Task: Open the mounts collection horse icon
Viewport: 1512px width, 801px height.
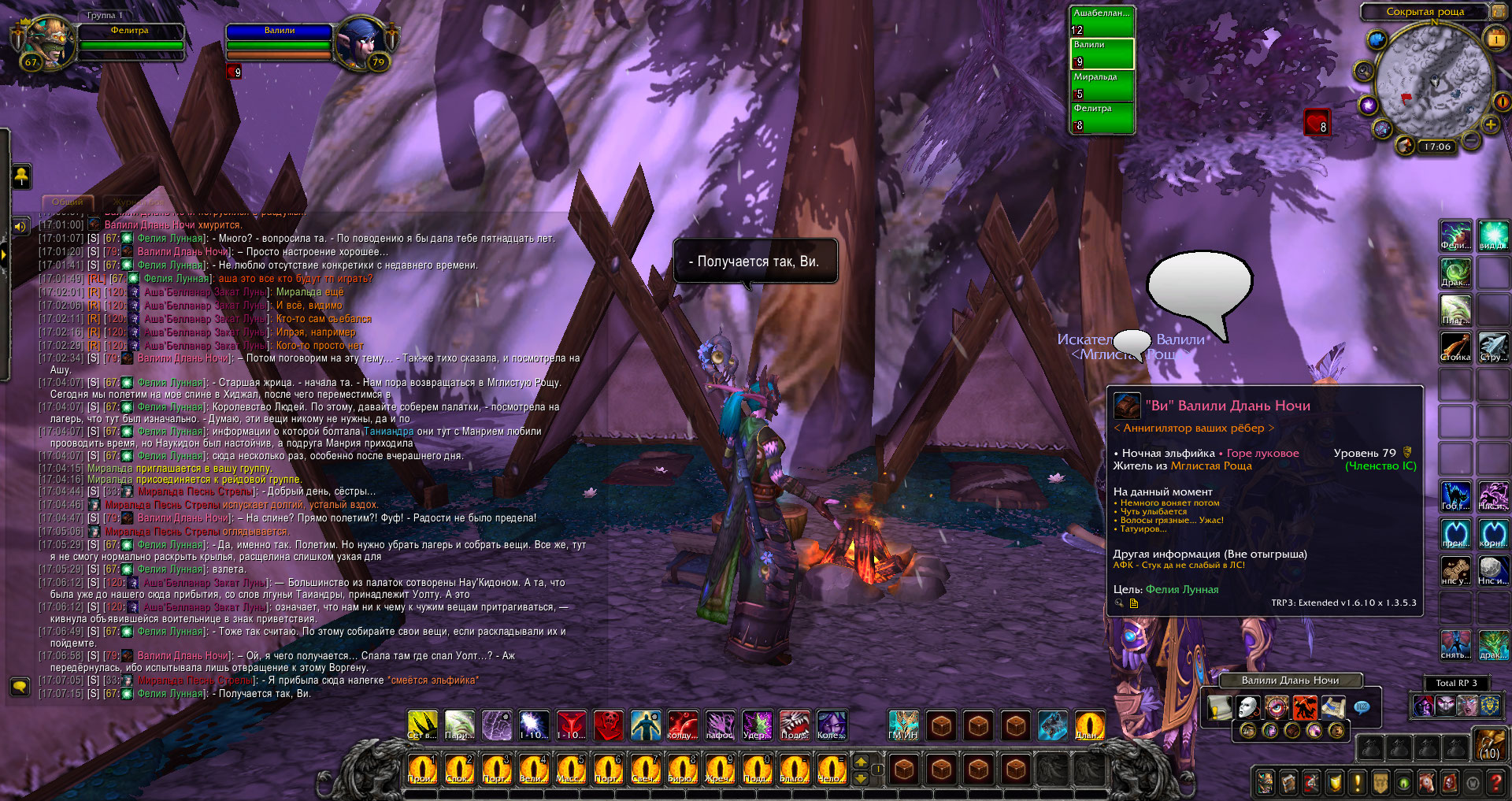Action: tap(1426, 782)
